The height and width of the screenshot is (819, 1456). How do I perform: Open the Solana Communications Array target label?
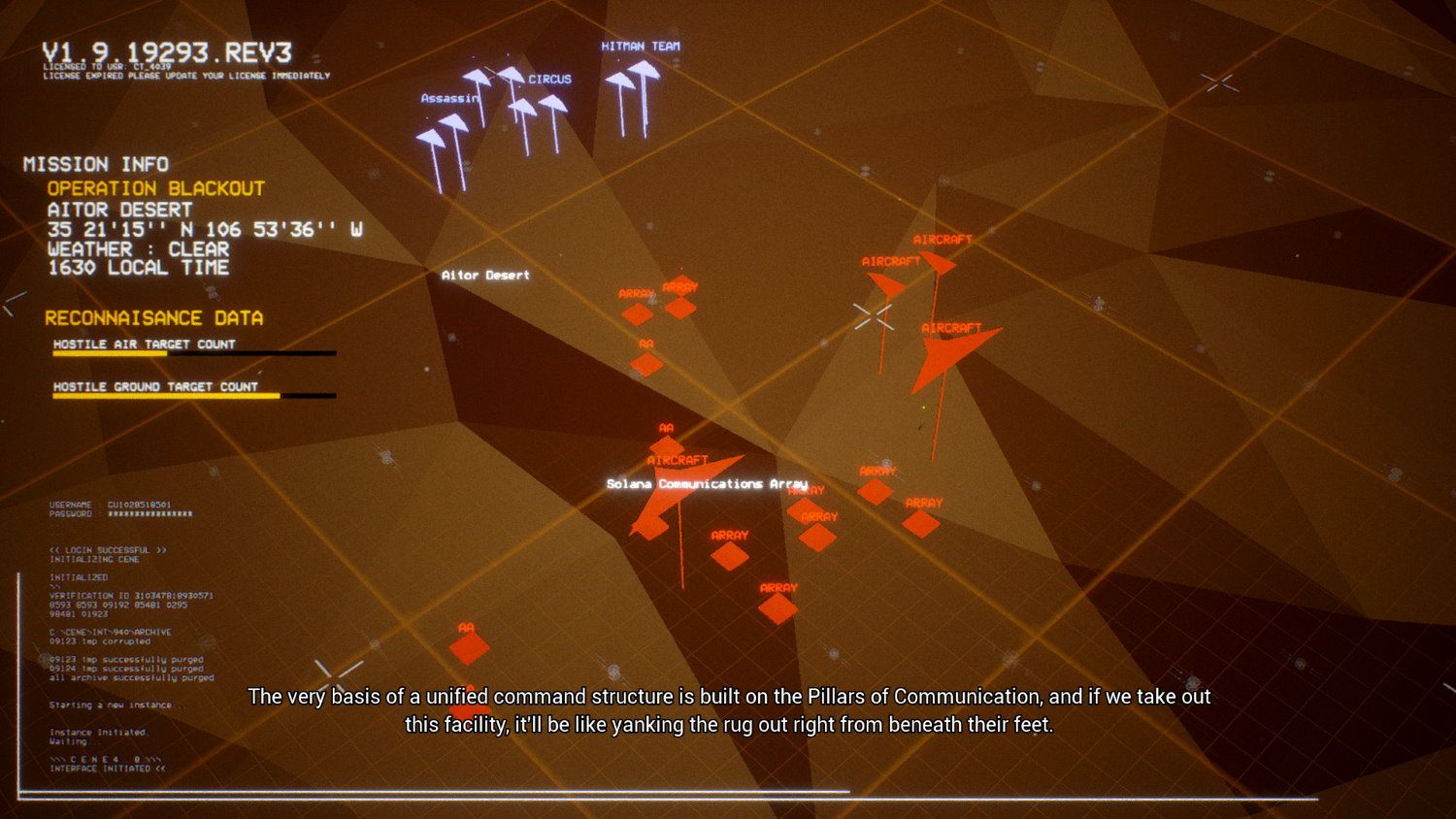706,483
